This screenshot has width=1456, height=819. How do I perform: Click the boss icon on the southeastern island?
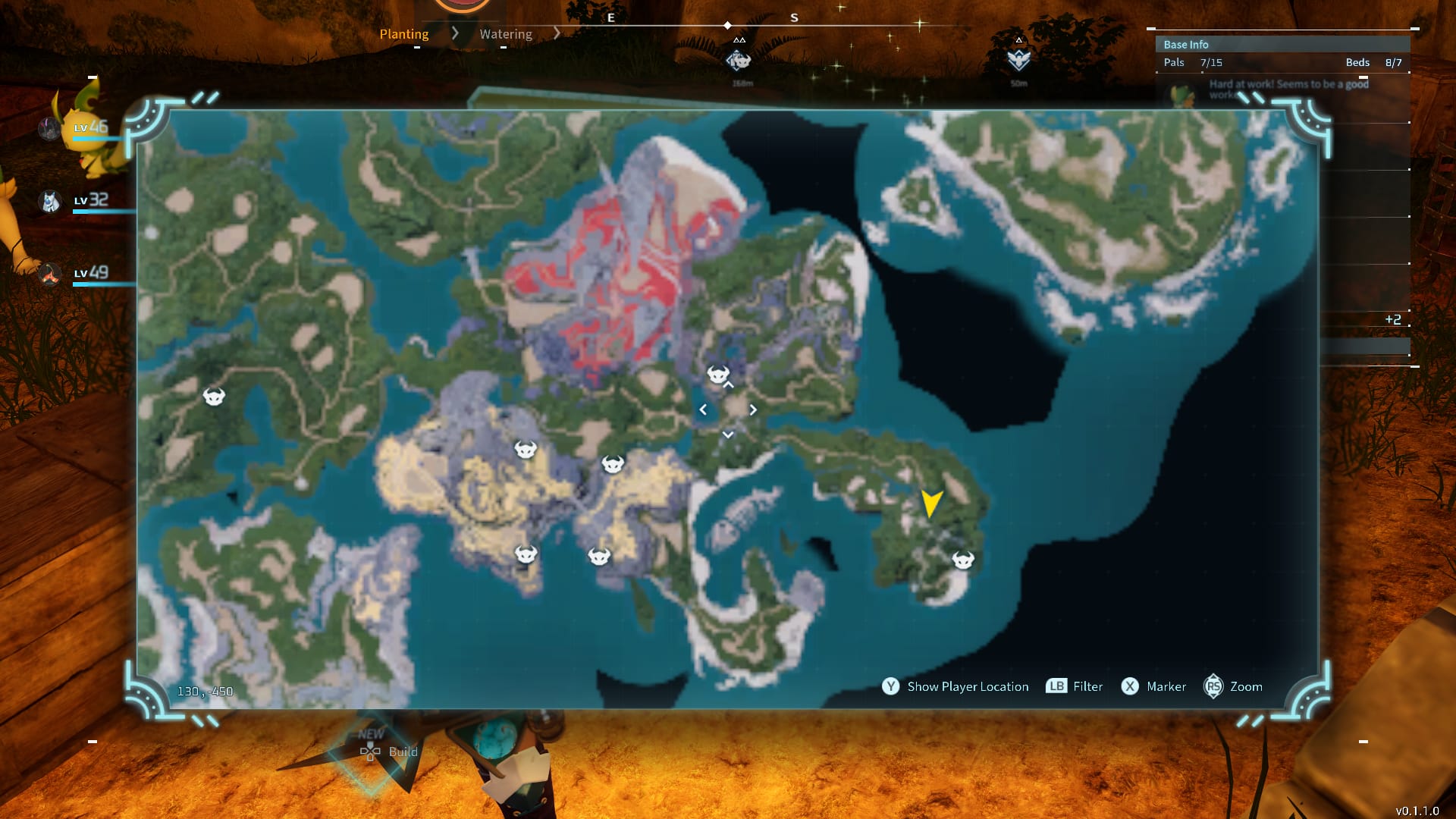(x=963, y=561)
